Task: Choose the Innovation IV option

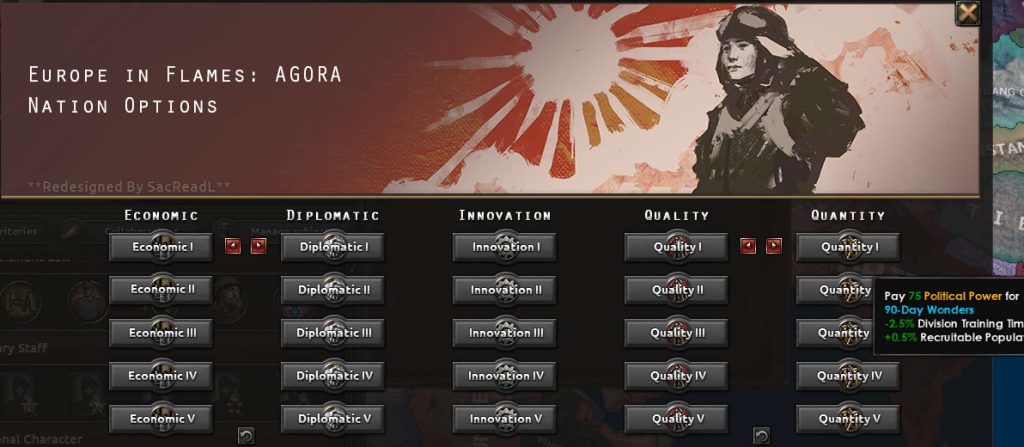Action: pos(505,376)
